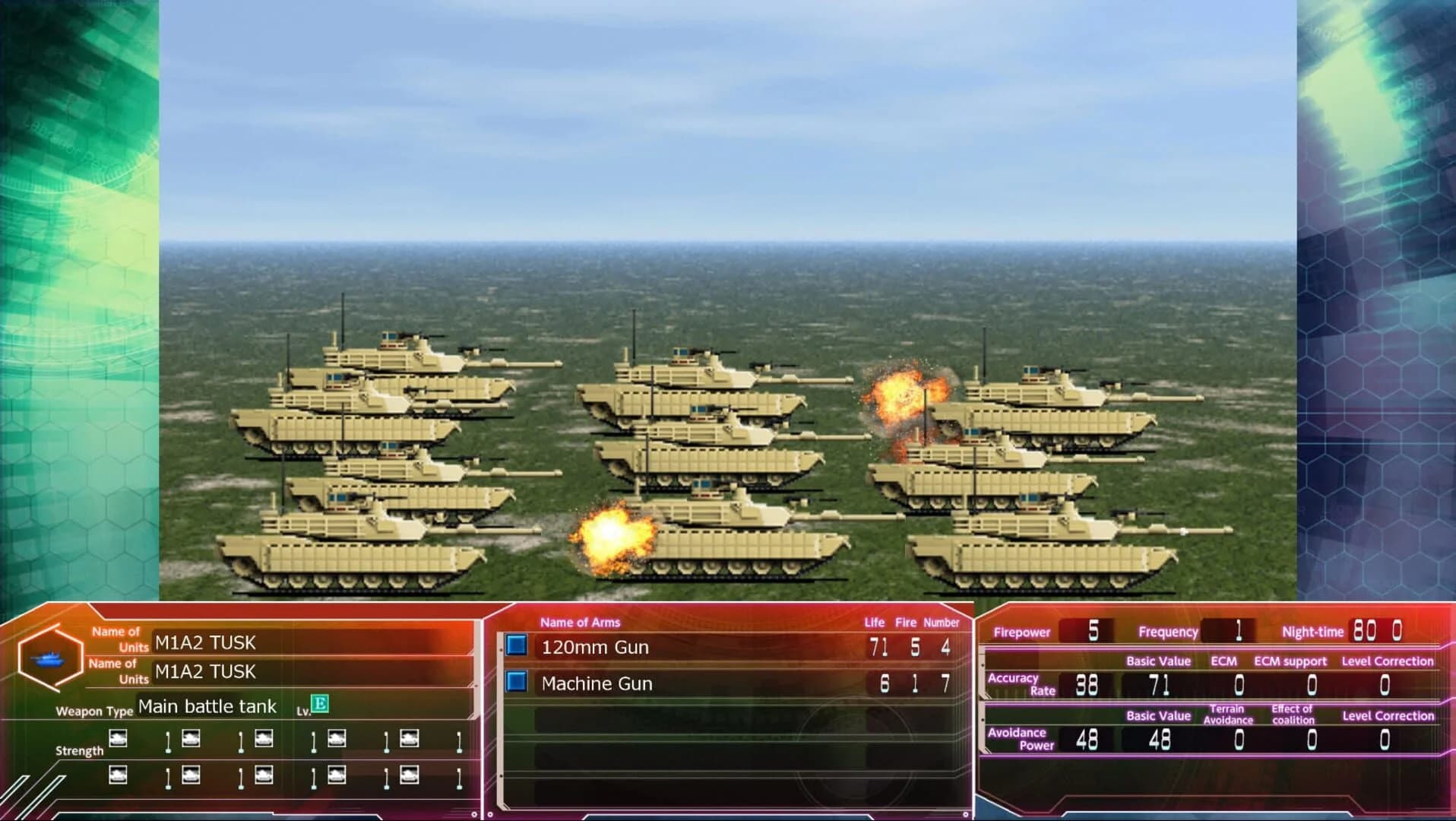Click the third tank icon in top Strength row
This screenshot has width=1456, height=821.
pyautogui.click(x=264, y=740)
